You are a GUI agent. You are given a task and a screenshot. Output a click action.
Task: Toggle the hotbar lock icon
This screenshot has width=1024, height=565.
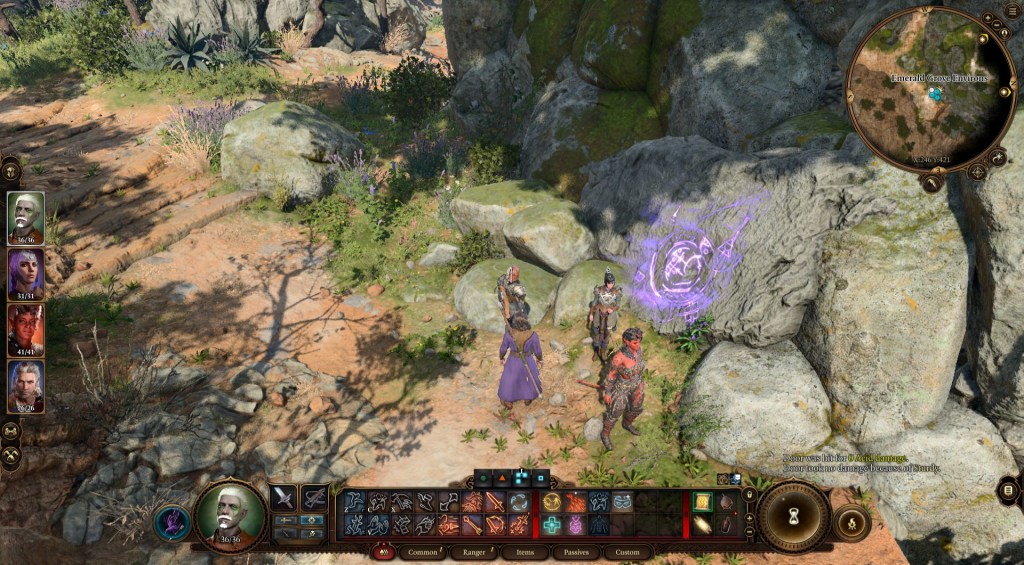[x=750, y=495]
